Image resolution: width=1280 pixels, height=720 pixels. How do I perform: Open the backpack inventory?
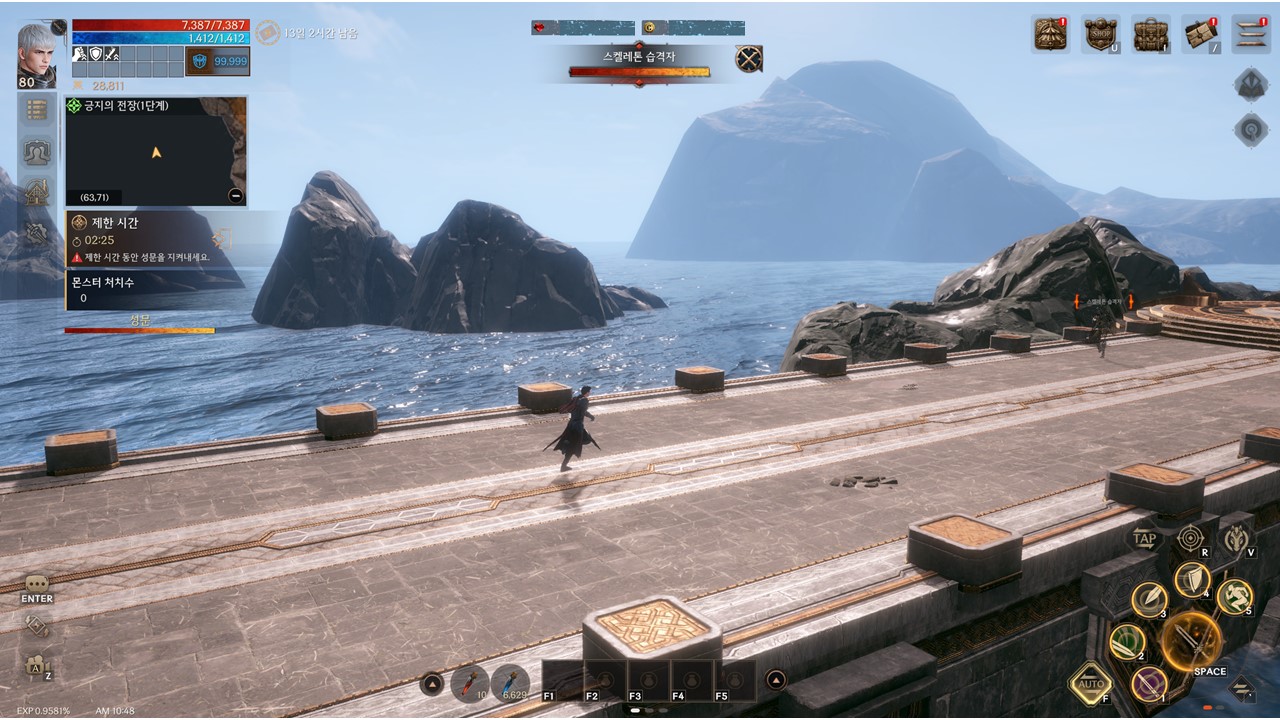(x=1151, y=34)
